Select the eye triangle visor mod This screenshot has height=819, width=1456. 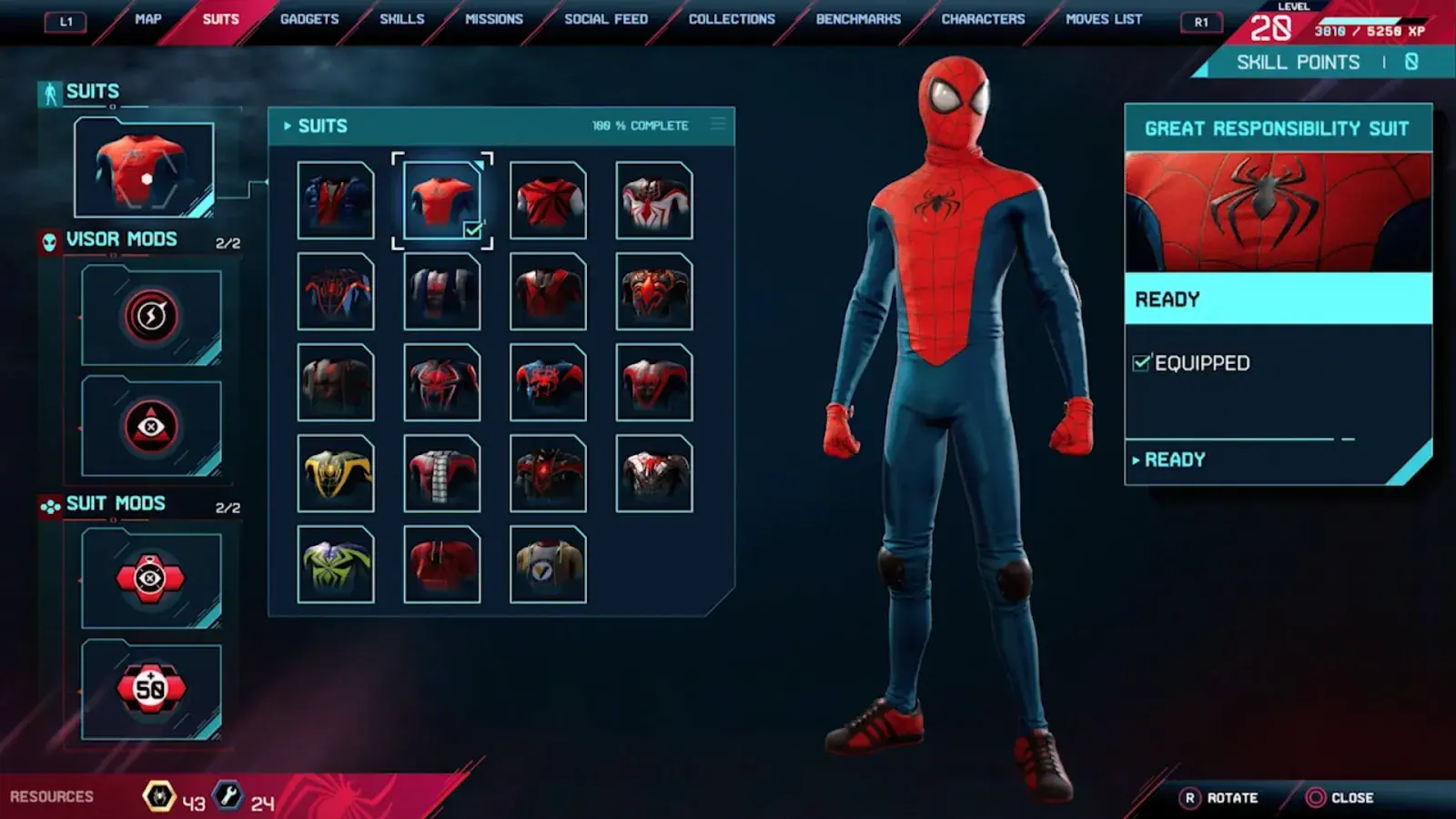pos(151,427)
